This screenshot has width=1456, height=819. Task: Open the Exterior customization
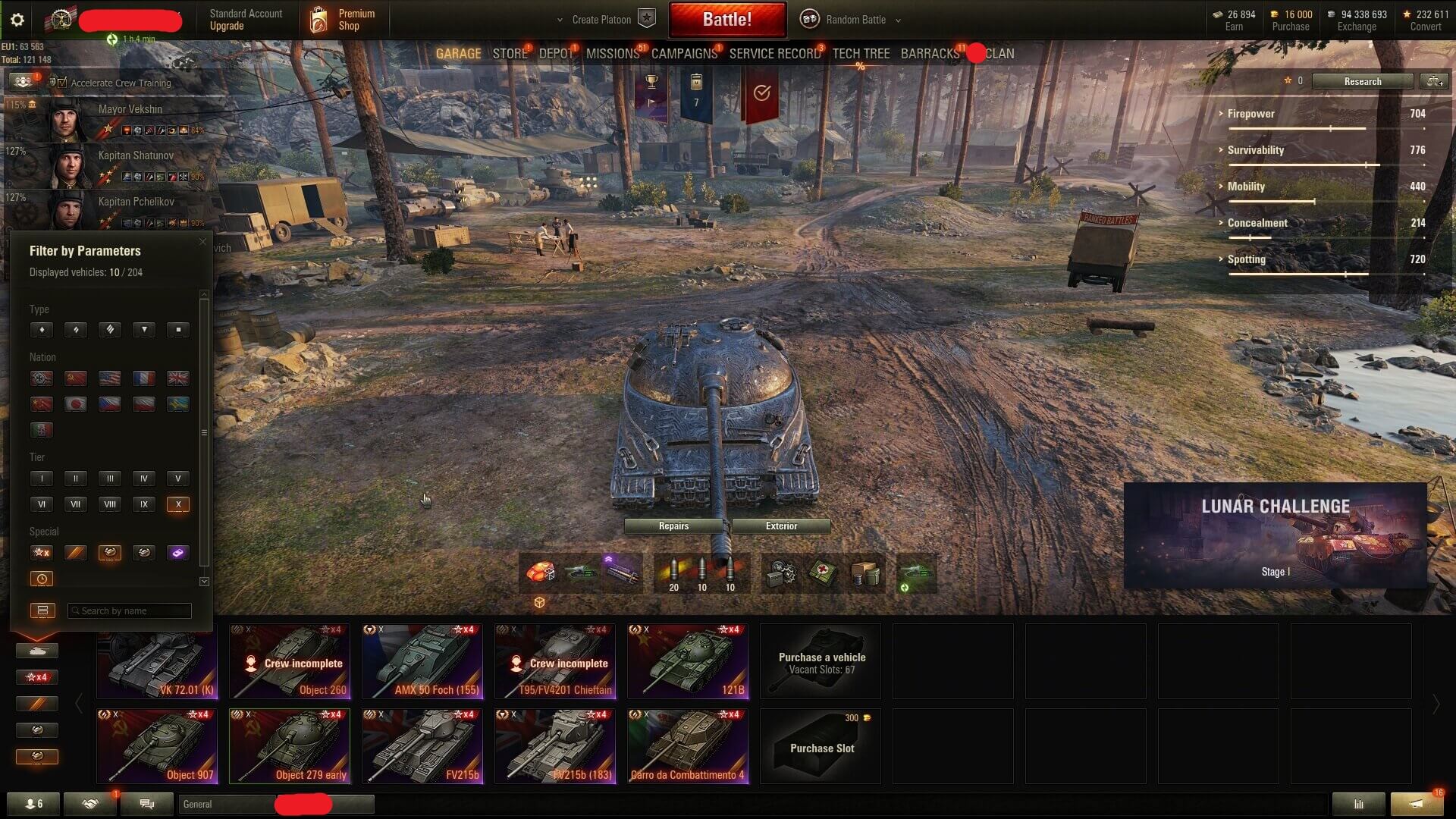(x=781, y=526)
